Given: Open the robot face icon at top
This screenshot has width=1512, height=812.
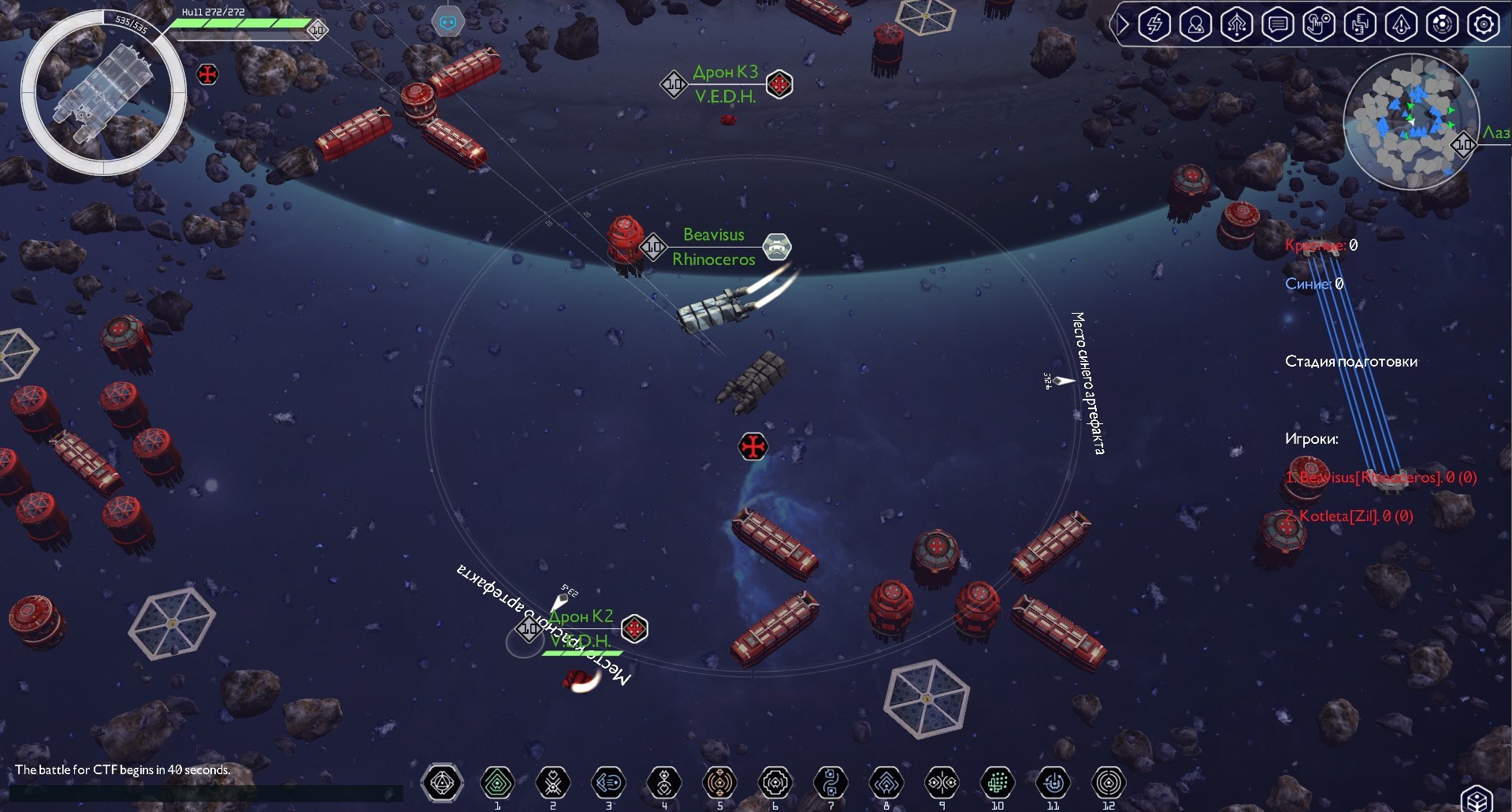Looking at the screenshot, I should click(x=448, y=21).
